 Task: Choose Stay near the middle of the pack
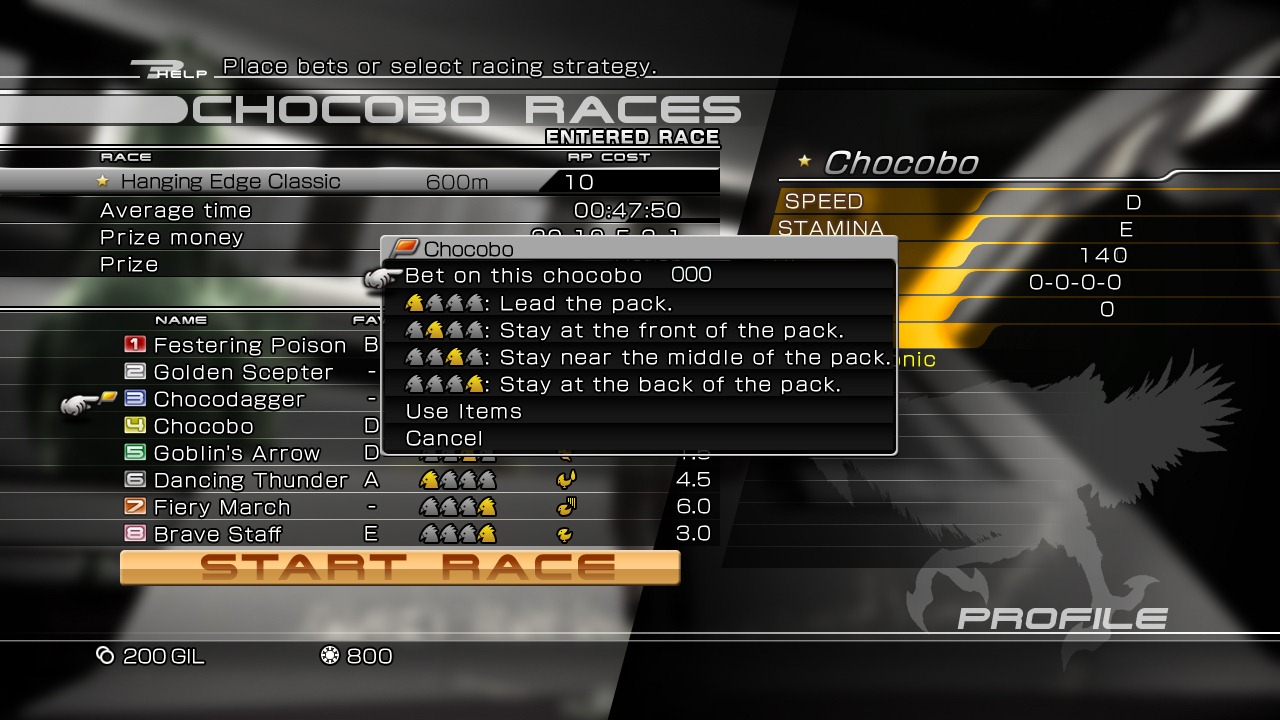click(693, 357)
